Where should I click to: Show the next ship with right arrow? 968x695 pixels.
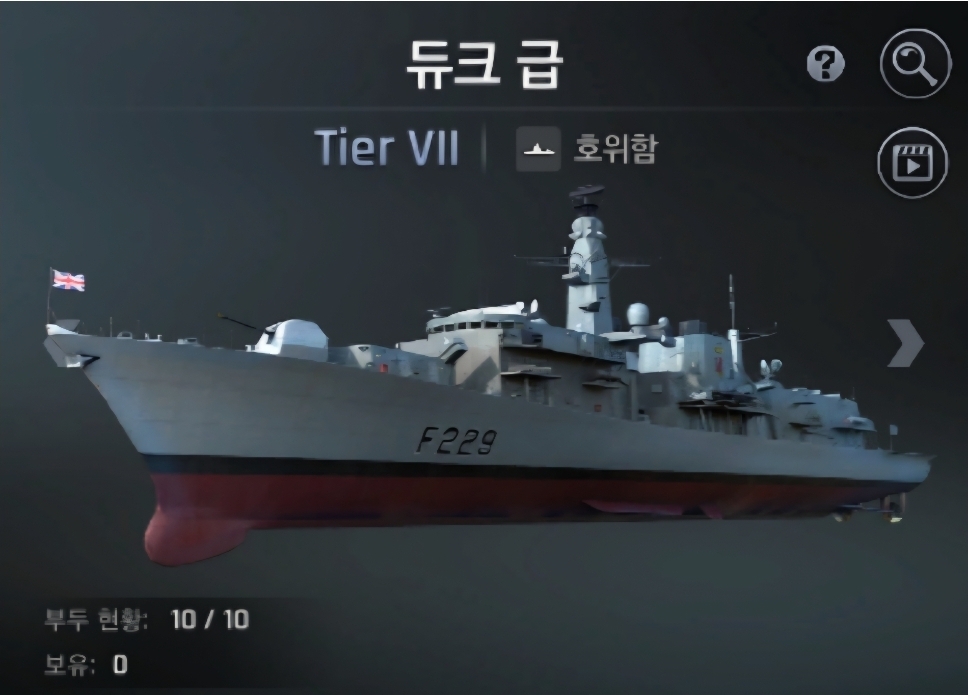904,343
